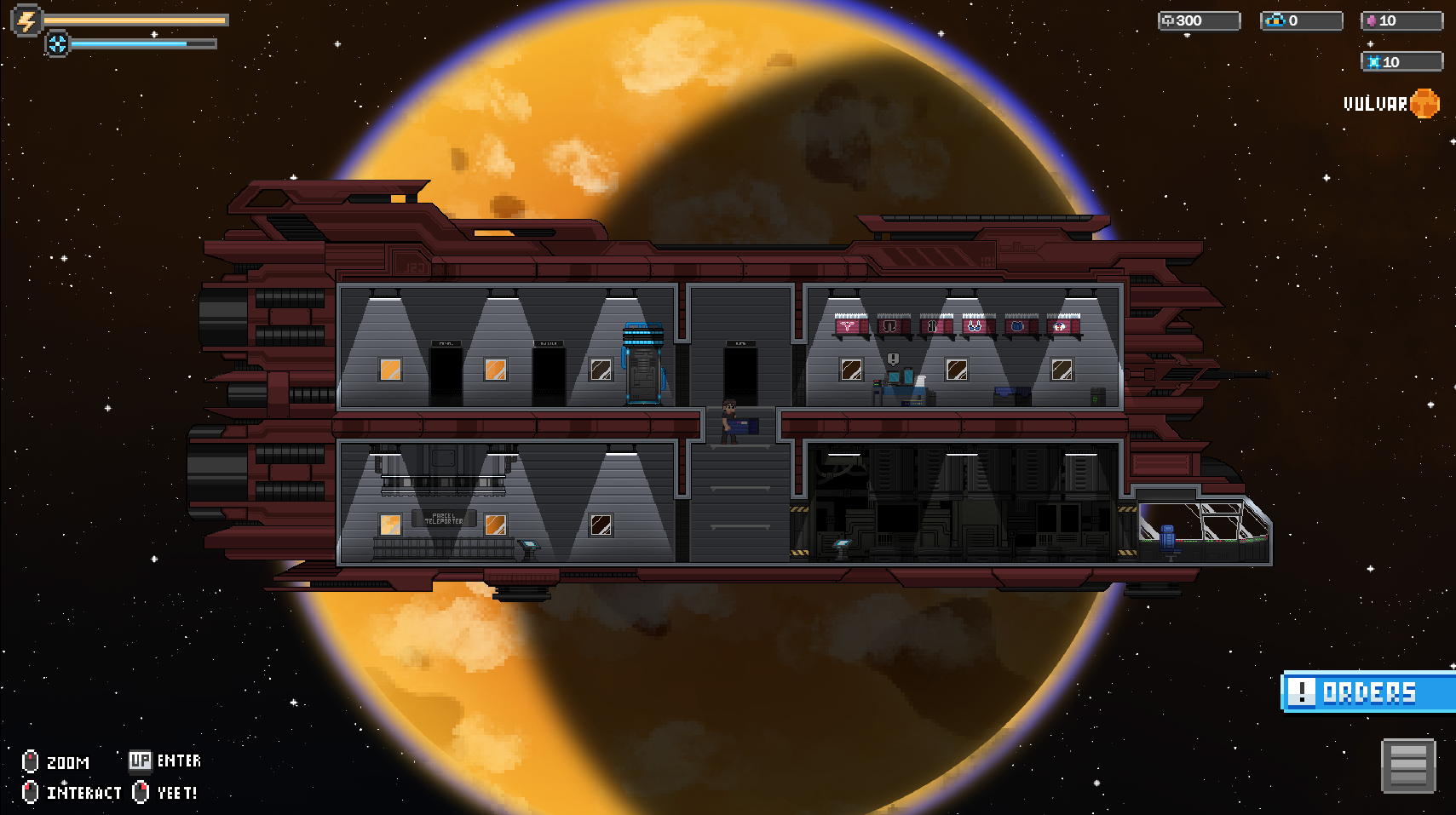Click the pink panties storage crate
Screen dimensions: 1456x815
[845, 326]
